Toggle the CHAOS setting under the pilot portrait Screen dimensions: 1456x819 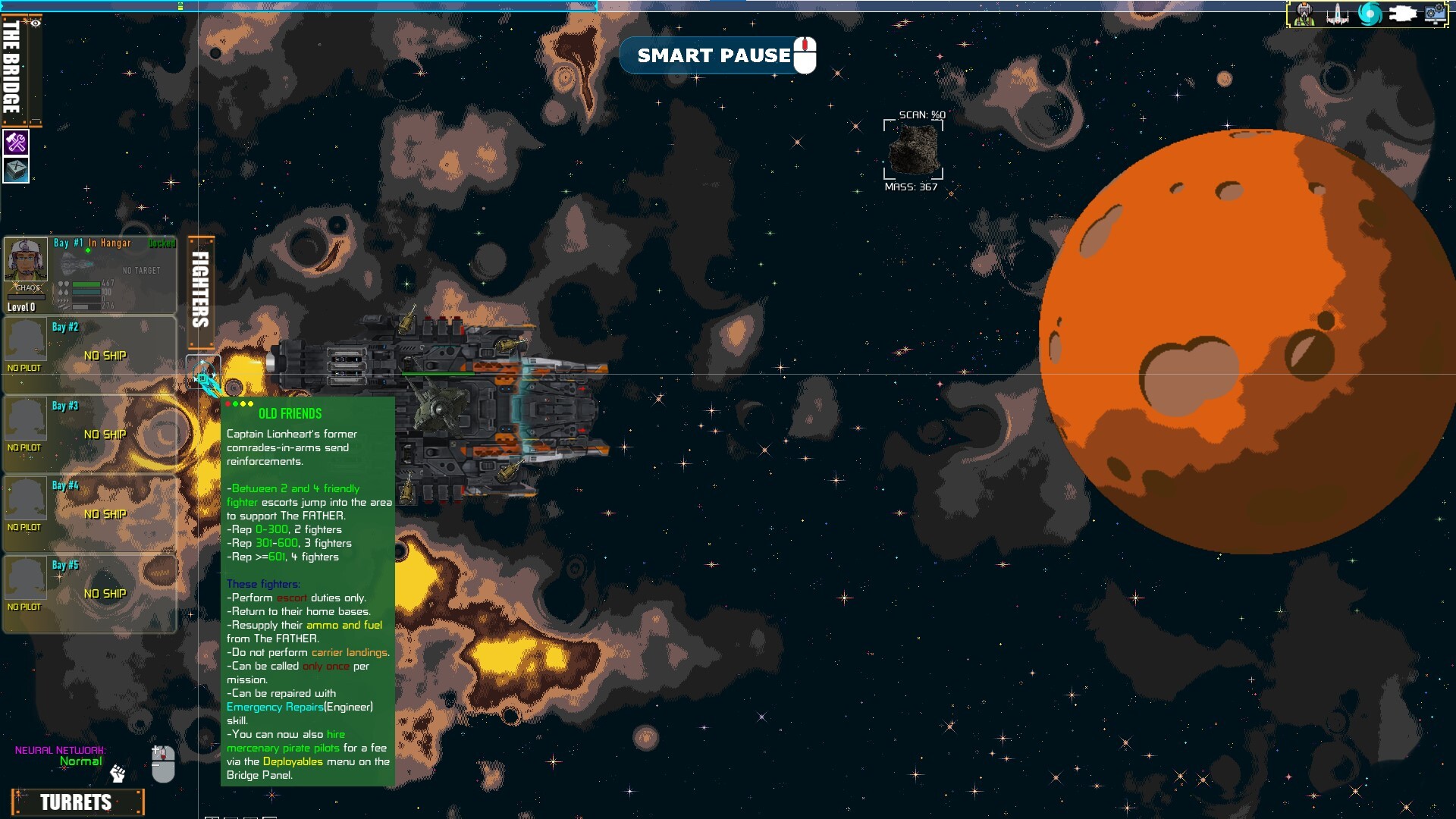[x=28, y=288]
